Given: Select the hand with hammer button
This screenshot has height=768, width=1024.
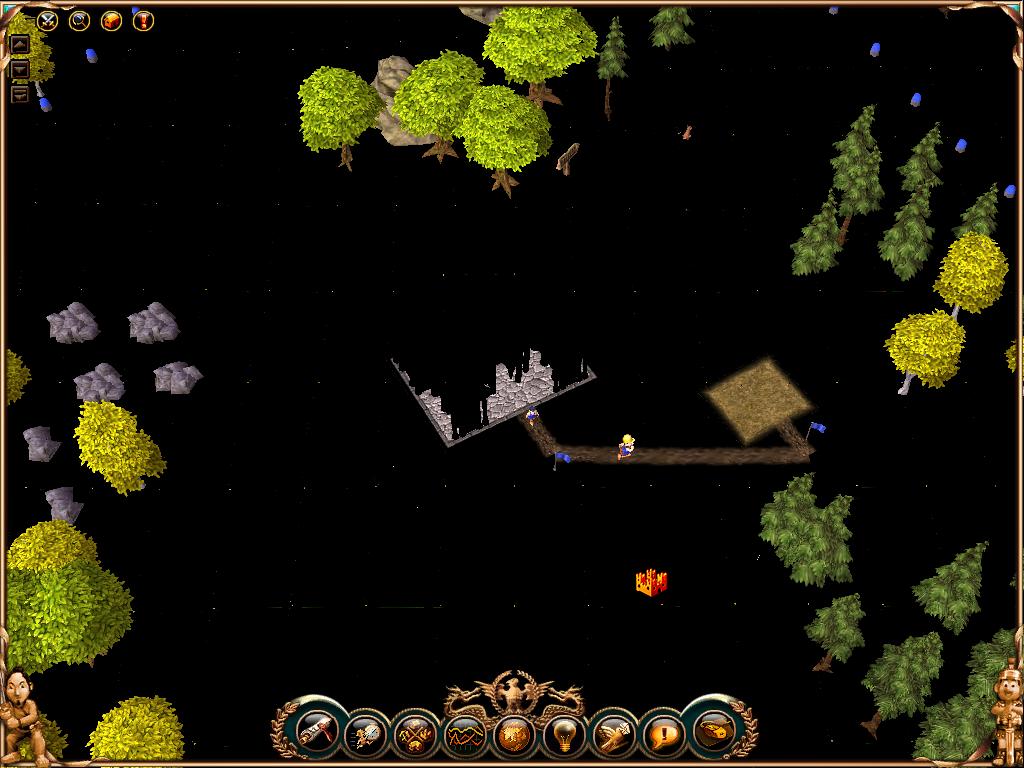Looking at the screenshot, I should [x=612, y=737].
